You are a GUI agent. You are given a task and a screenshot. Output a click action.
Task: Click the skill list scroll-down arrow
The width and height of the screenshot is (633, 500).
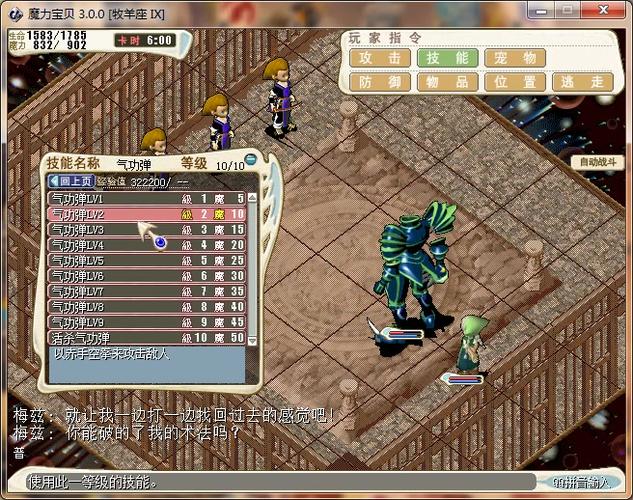pos(253,339)
